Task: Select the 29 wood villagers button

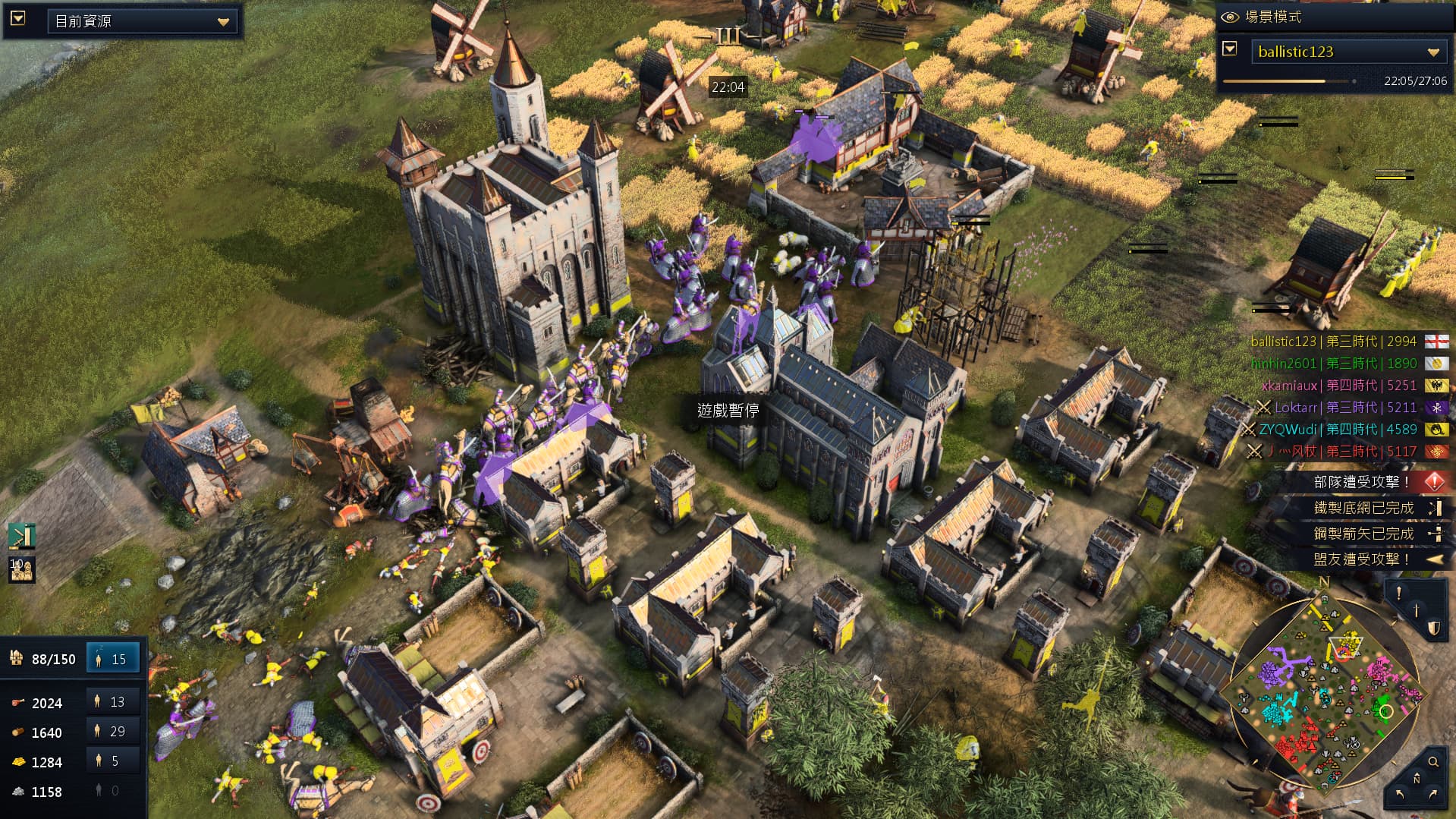Action: pos(113,732)
